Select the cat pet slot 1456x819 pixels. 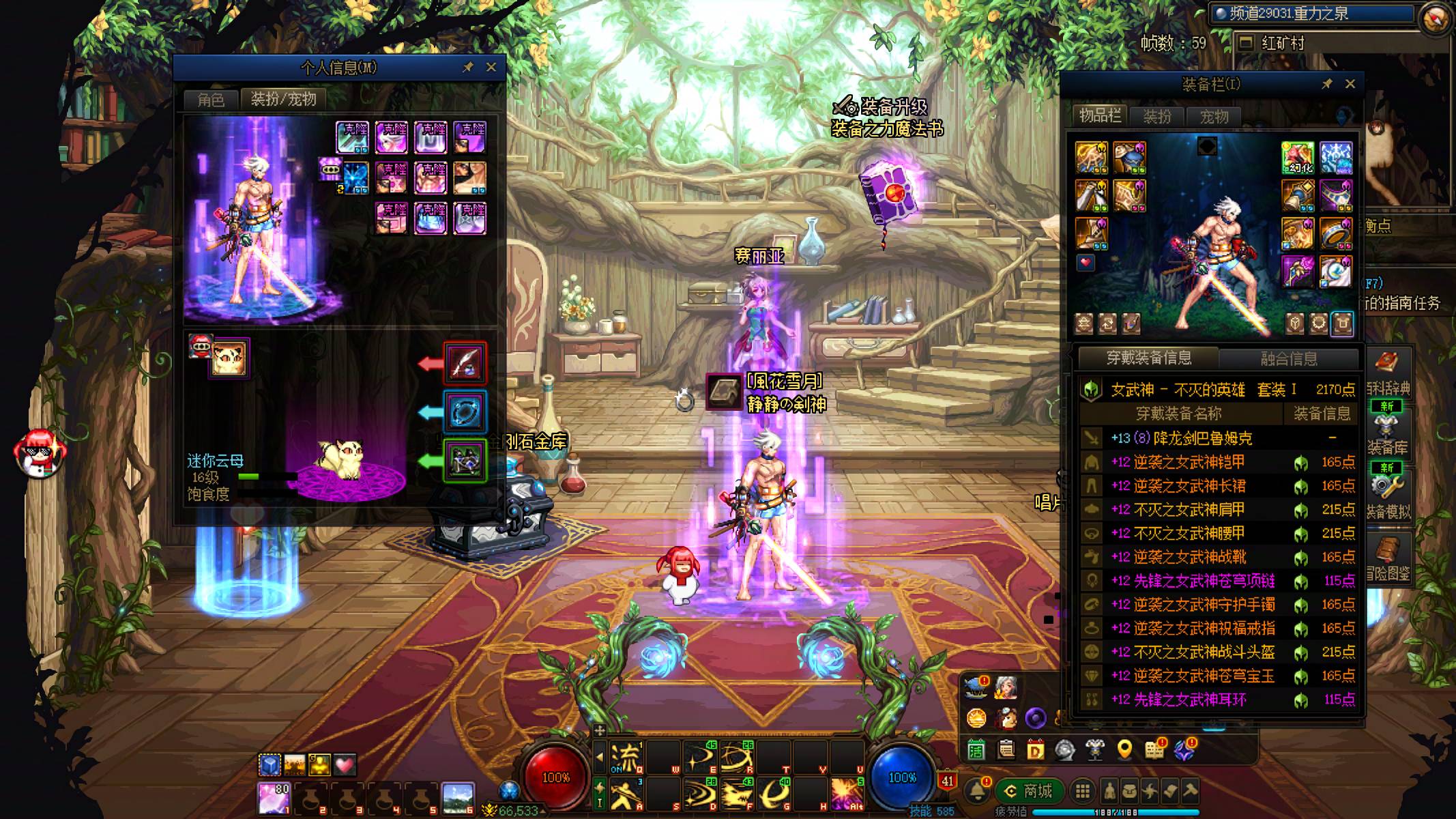coord(229,358)
